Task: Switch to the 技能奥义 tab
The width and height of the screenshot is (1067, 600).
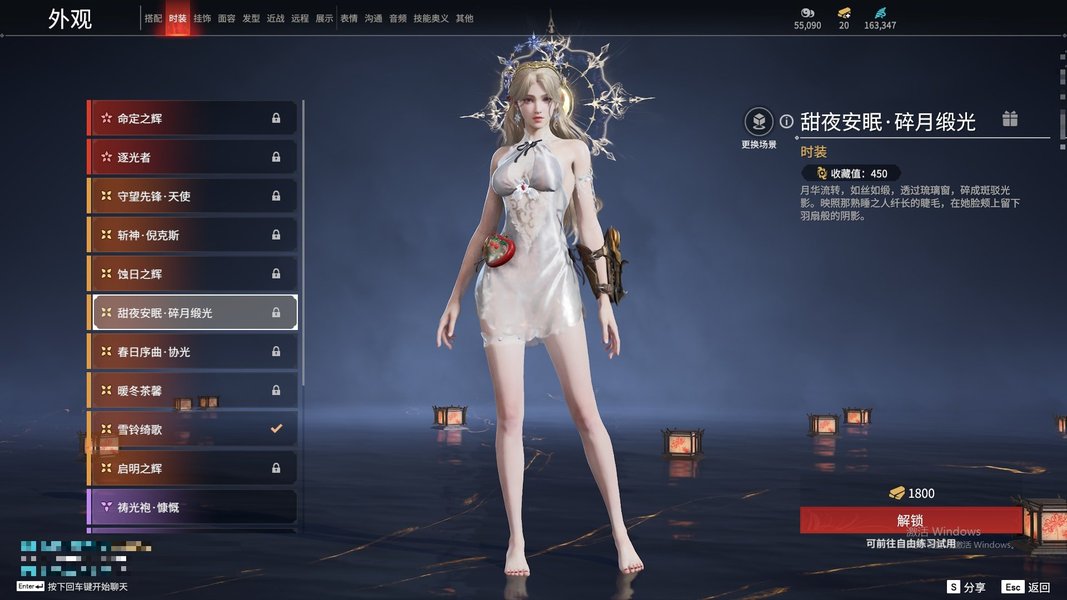Action: click(x=431, y=18)
